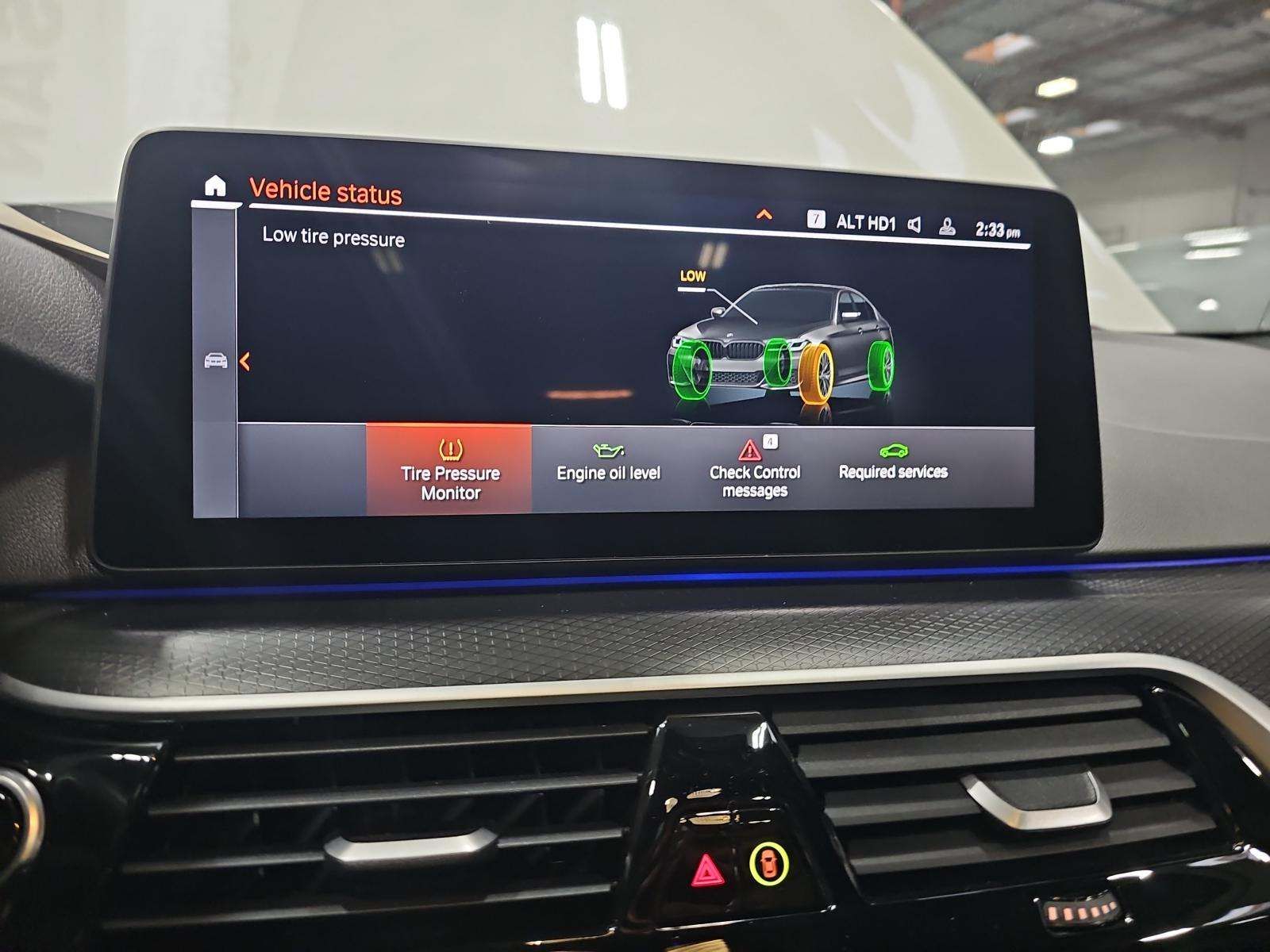Switch to the Engine oil level tab
This screenshot has width=1270, height=952.
click(x=608, y=474)
